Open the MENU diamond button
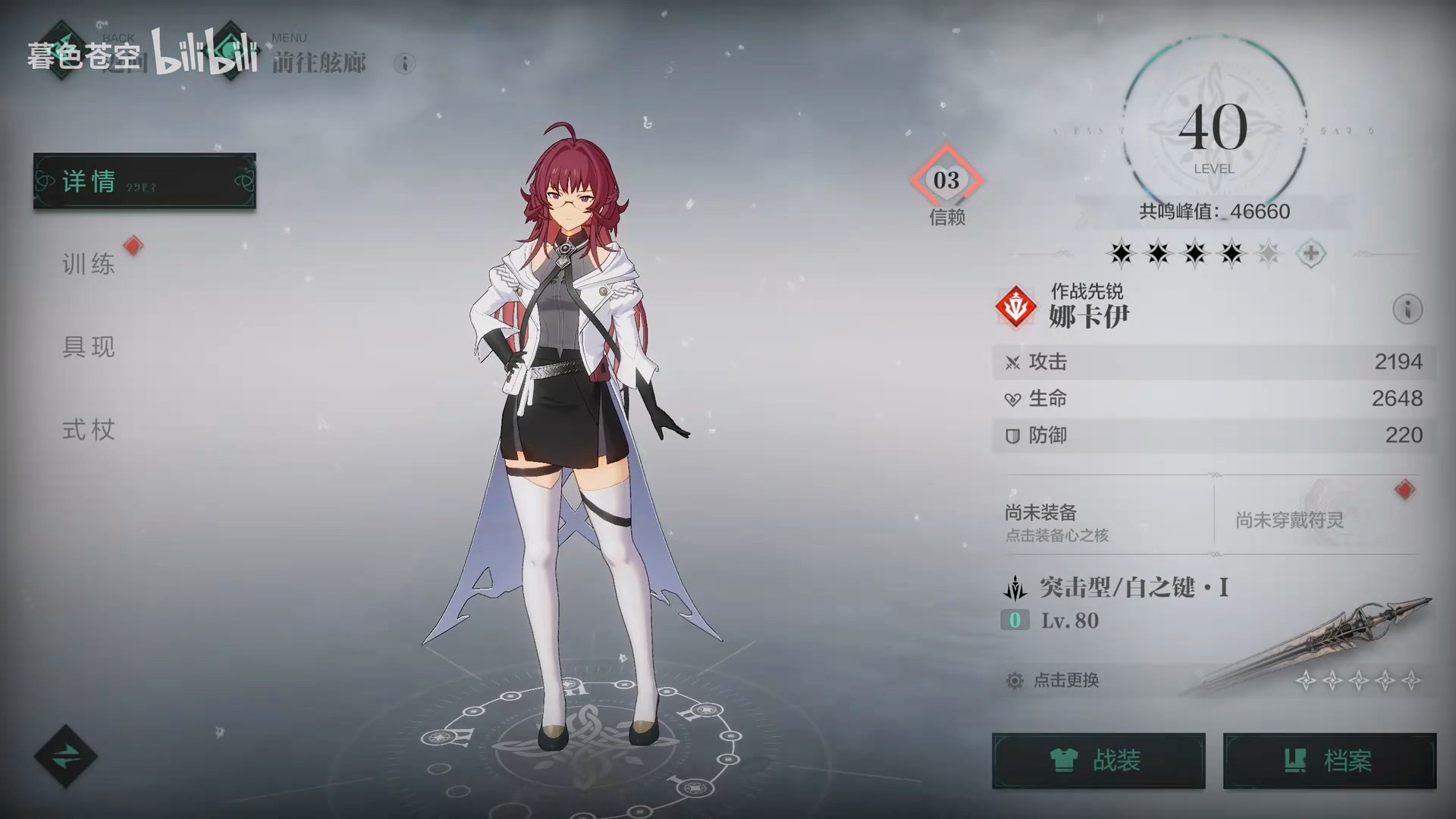Image resolution: width=1456 pixels, height=819 pixels. click(230, 52)
